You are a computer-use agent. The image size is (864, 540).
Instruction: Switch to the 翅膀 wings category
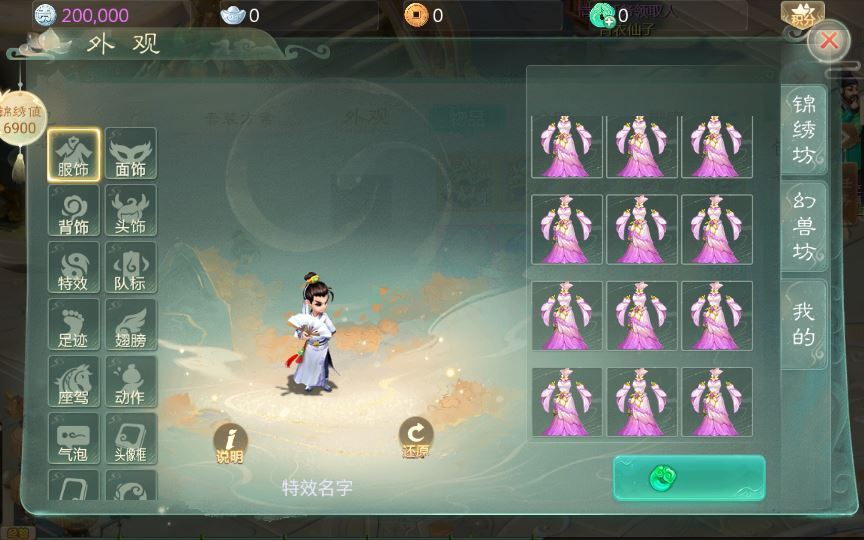[131, 324]
